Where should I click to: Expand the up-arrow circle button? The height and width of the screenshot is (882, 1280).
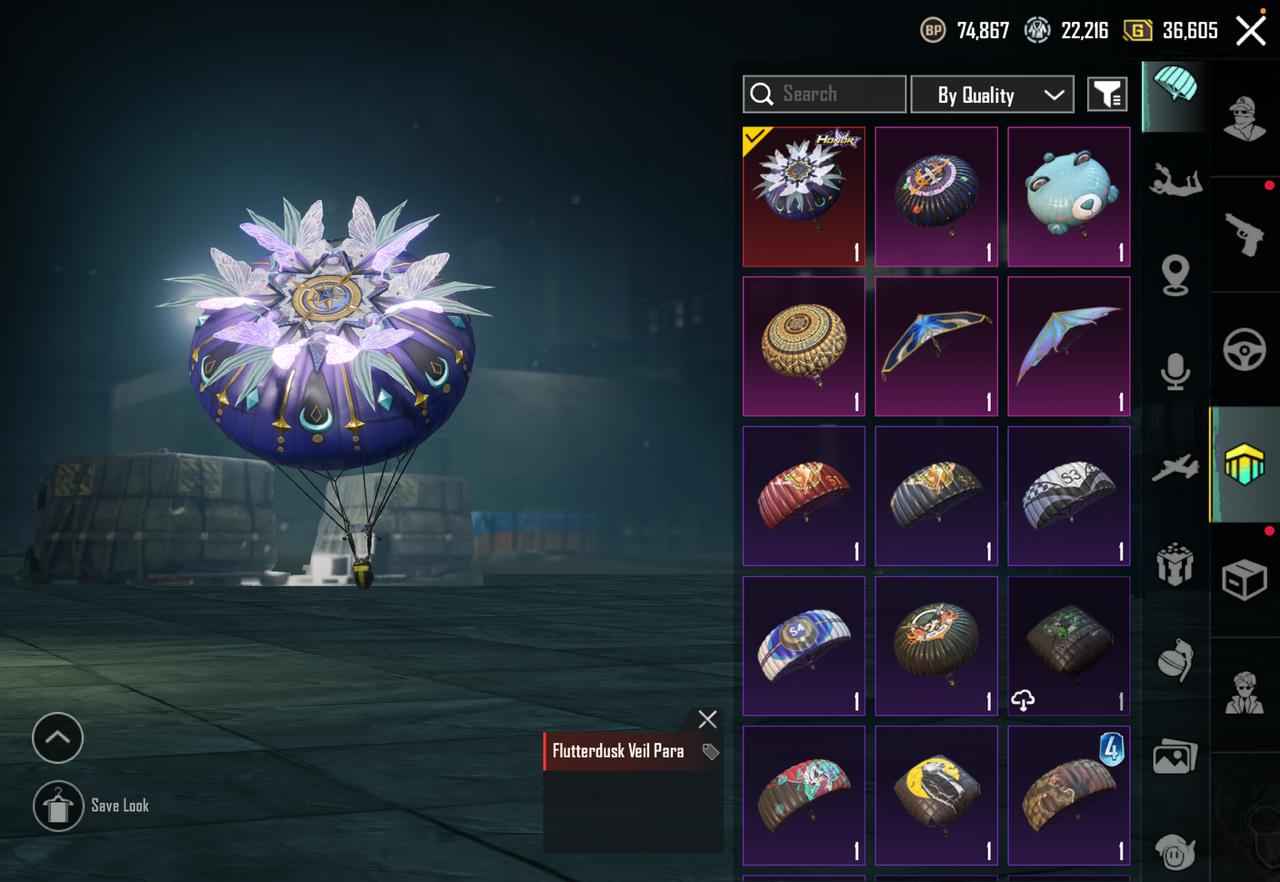tap(58, 739)
